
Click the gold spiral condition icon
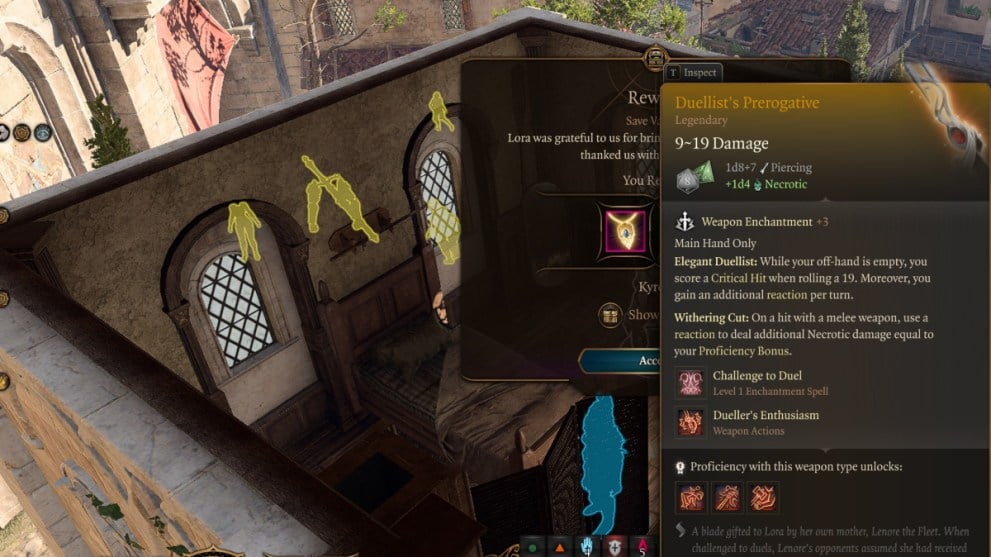(x=20, y=132)
